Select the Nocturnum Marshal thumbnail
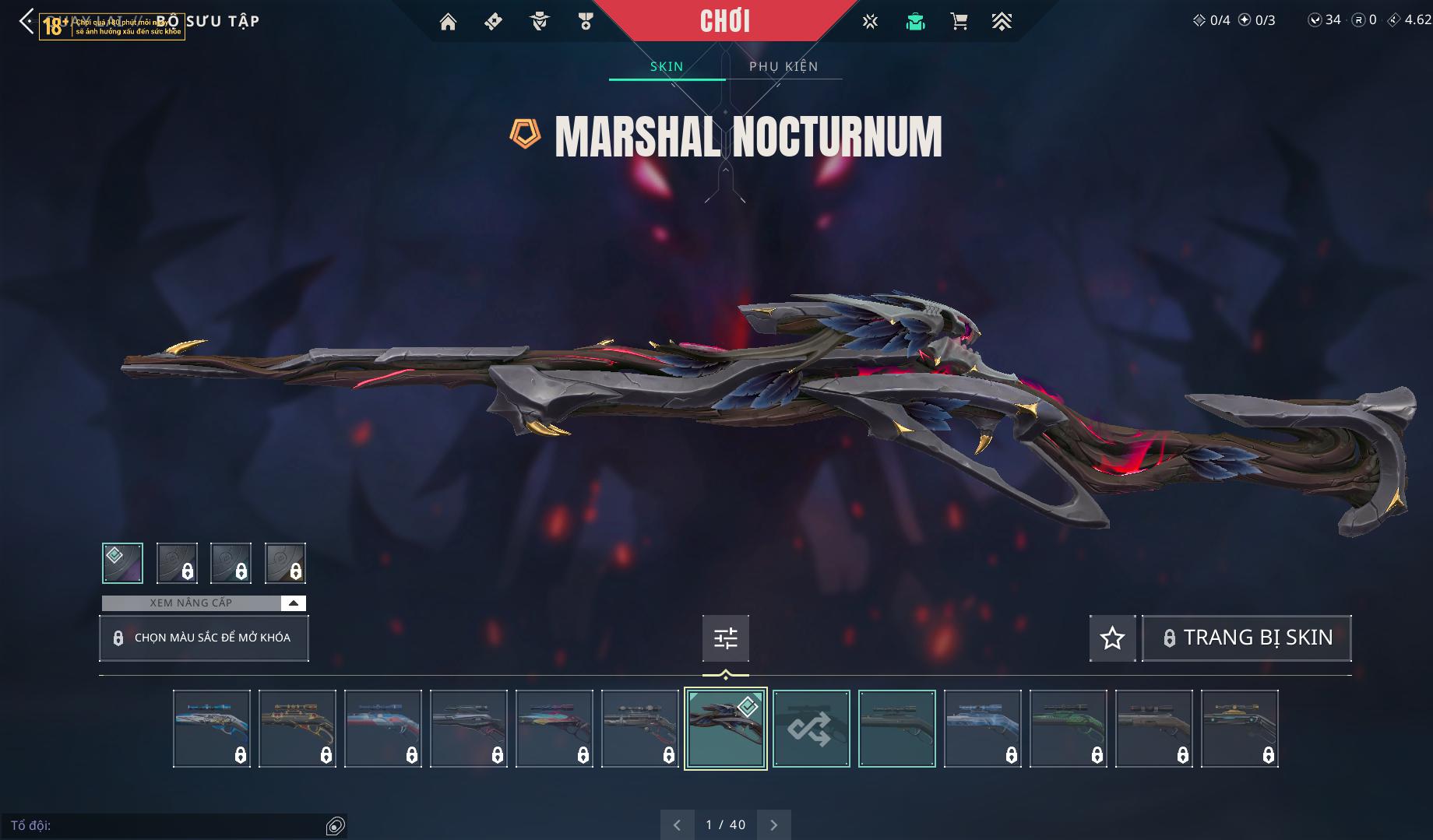1433x840 pixels. (725, 729)
